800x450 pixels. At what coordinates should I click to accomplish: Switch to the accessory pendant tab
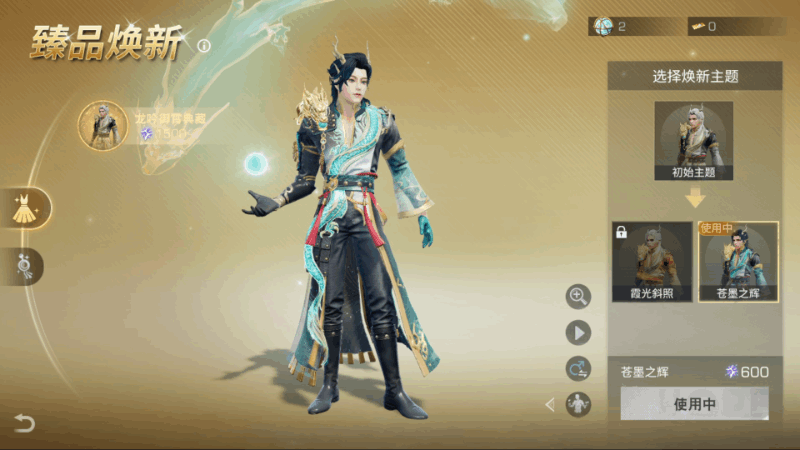pyautogui.click(x=24, y=266)
